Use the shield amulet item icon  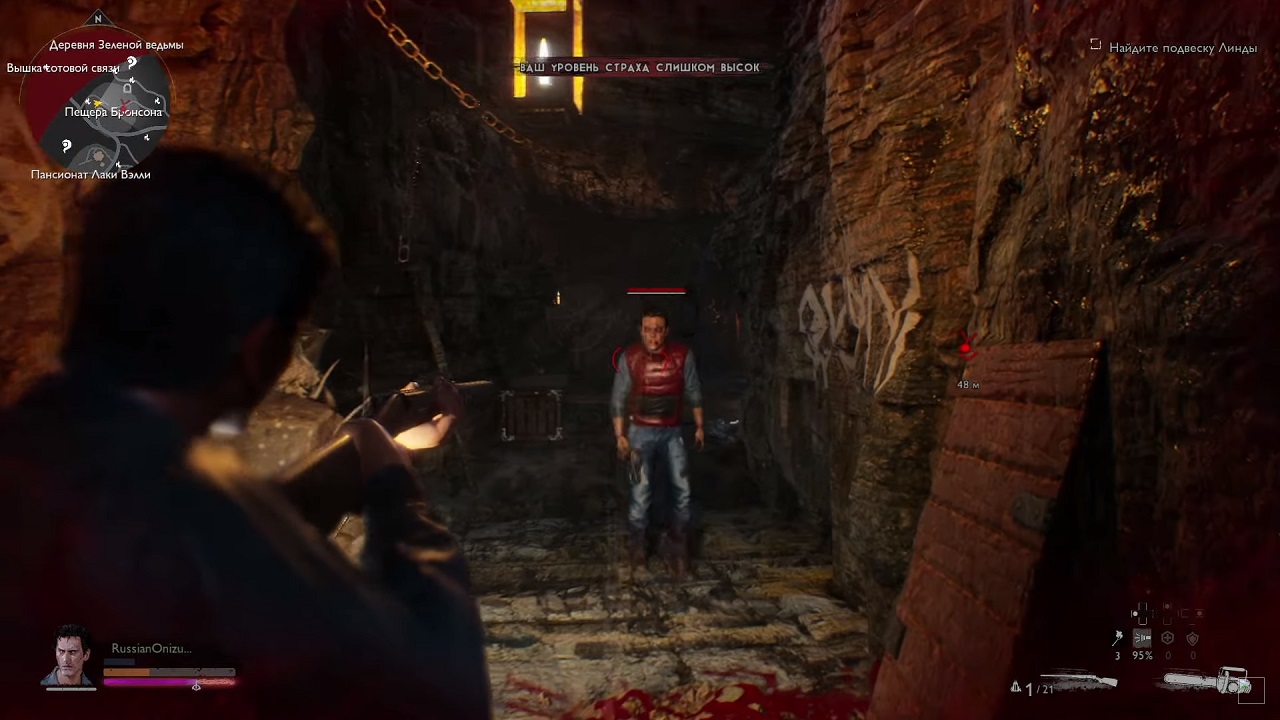point(1192,638)
